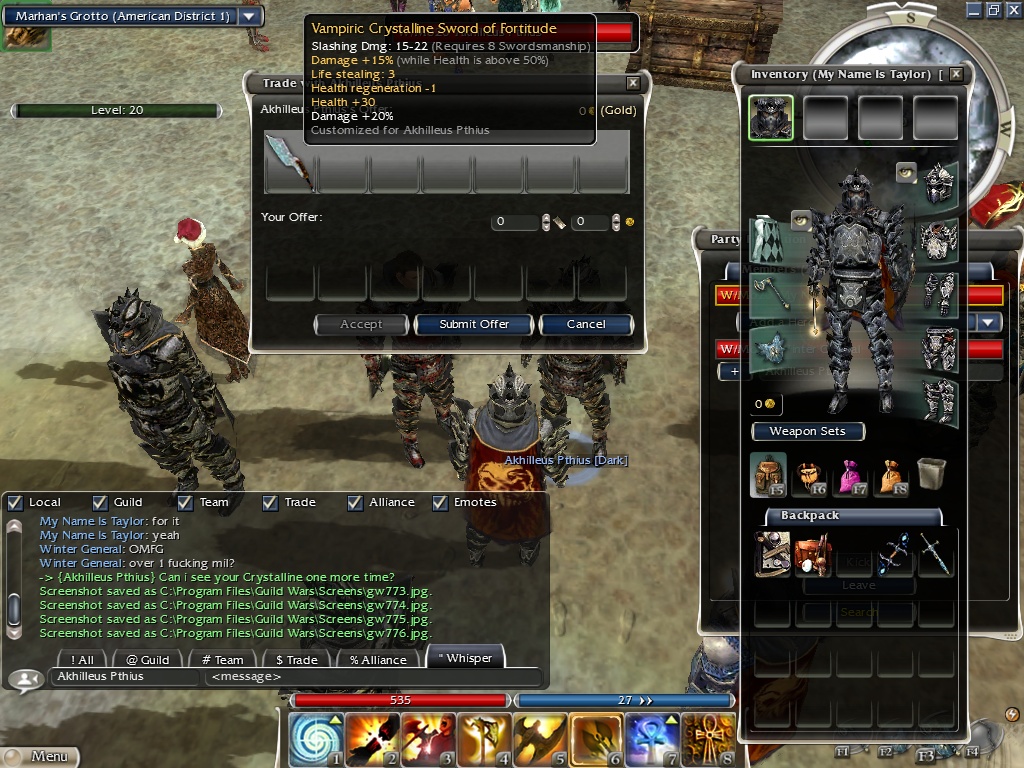Toggle the Emotes chat filter checkbox
1024x768 pixels.
[x=440, y=502]
